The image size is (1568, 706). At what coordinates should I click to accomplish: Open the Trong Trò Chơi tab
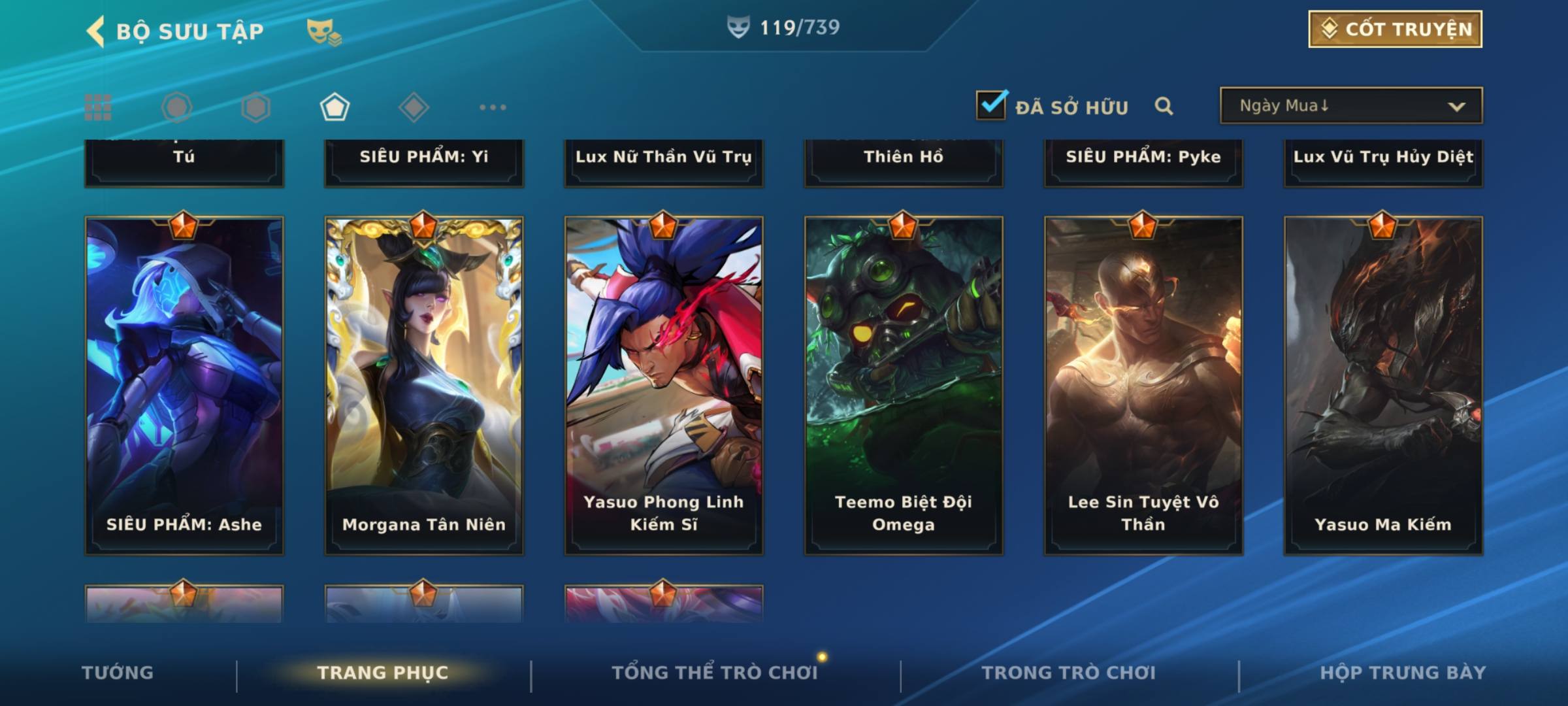[1069, 673]
